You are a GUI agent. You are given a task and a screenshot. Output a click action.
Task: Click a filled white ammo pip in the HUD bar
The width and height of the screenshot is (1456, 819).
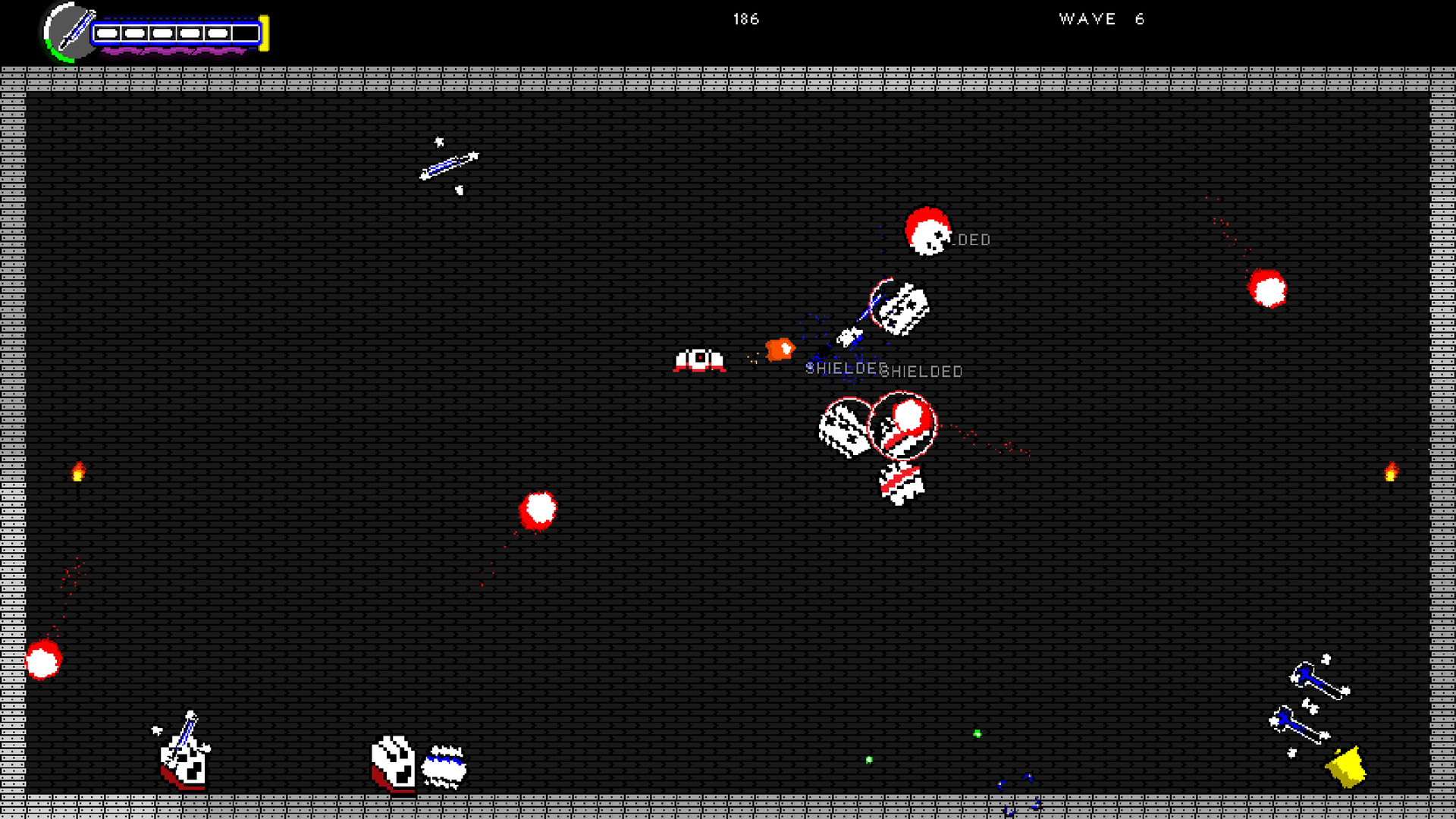point(108,33)
